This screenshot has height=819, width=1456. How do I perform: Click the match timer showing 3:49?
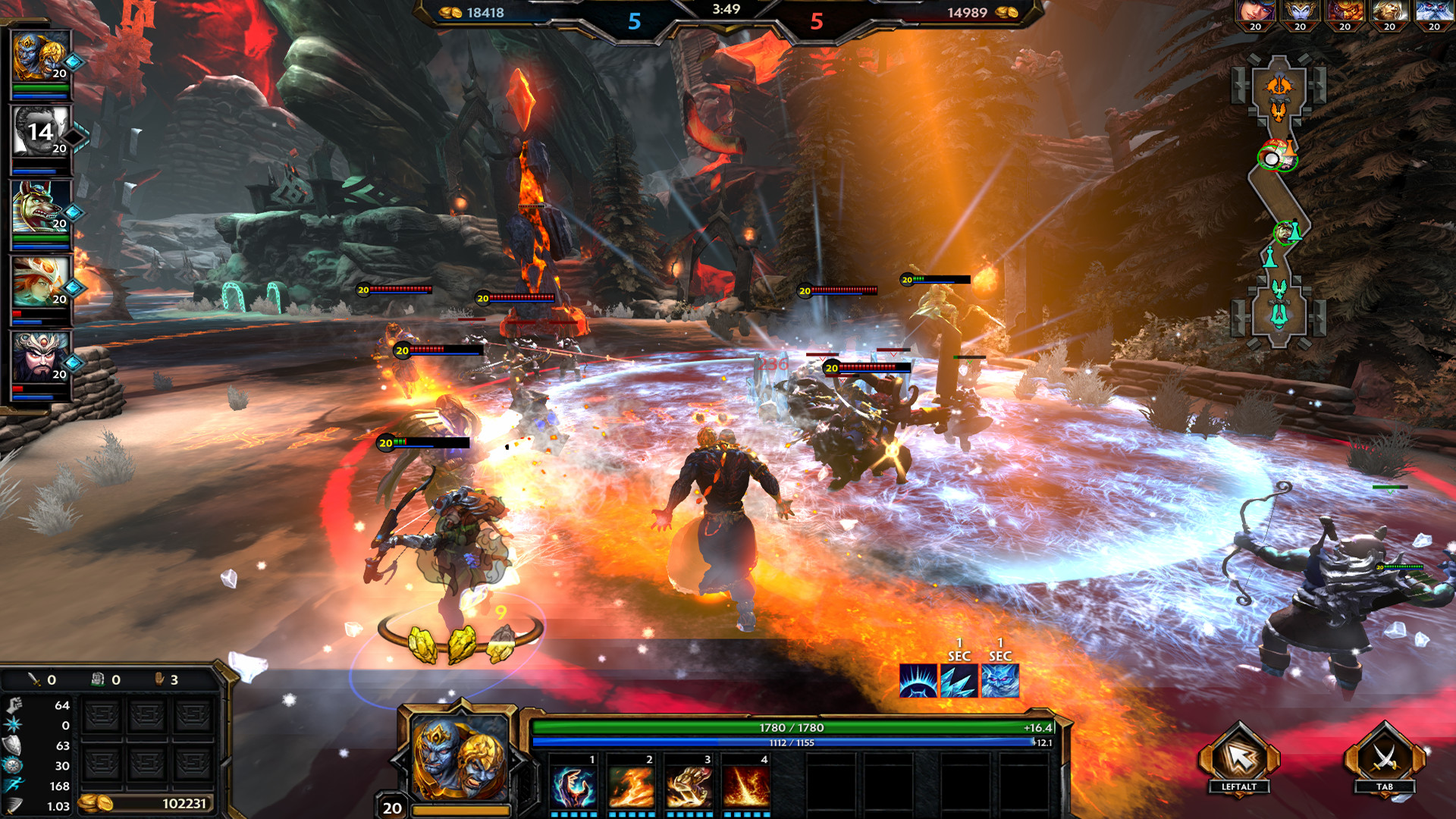coord(725,11)
